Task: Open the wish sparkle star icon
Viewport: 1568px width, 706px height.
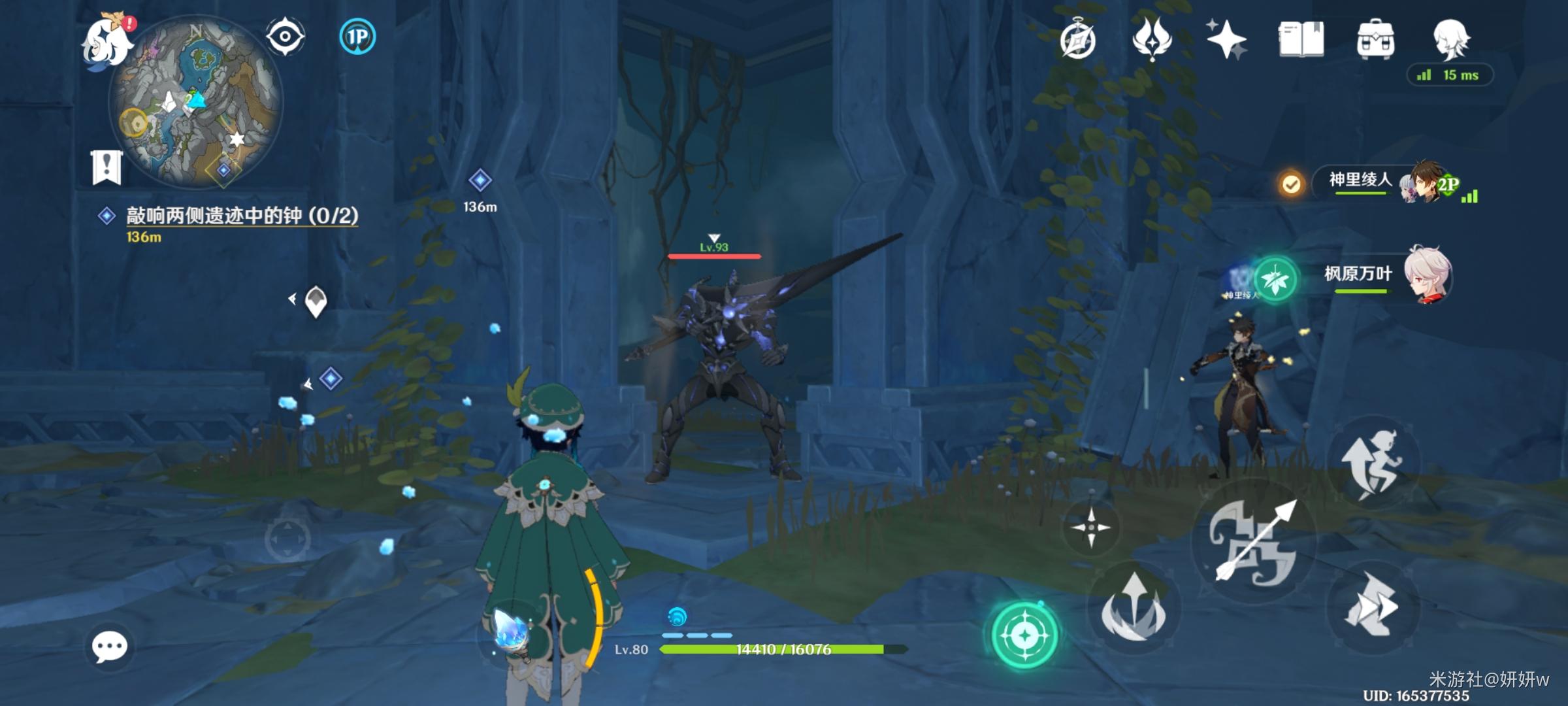Action: point(1226,39)
